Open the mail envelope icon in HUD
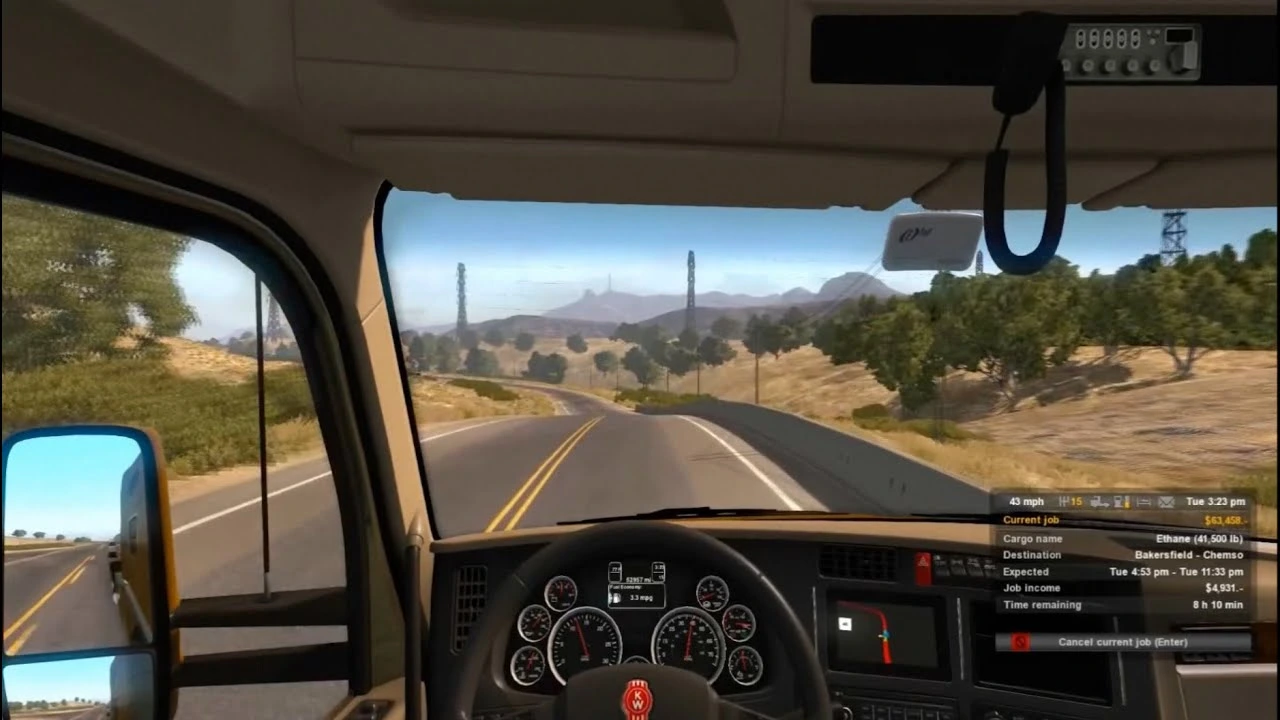The image size is (1280, 720). (1166, 501)
